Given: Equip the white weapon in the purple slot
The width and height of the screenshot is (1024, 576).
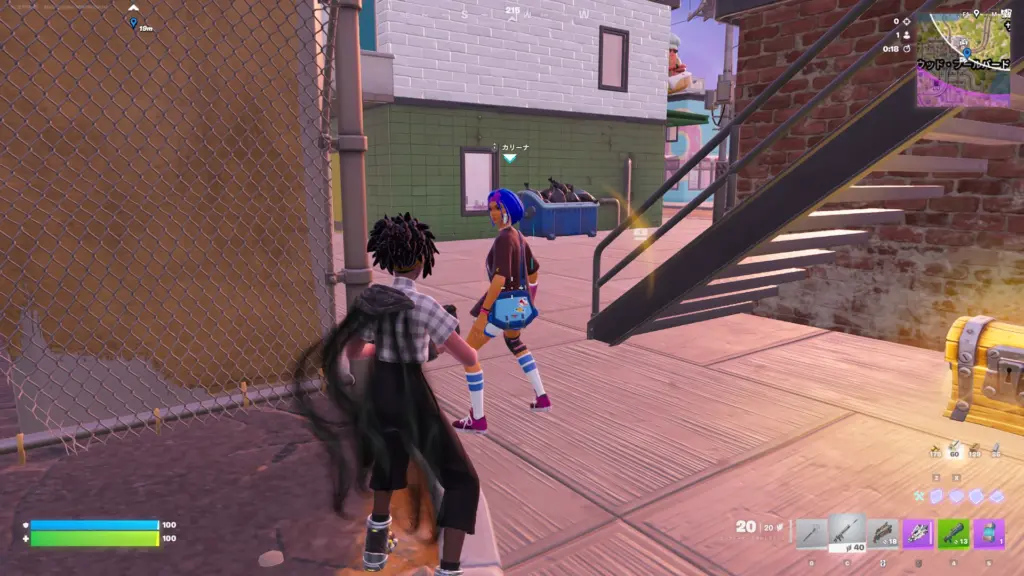Looking at the screenshot, I should pyautogui.click(x=918, y=533).
